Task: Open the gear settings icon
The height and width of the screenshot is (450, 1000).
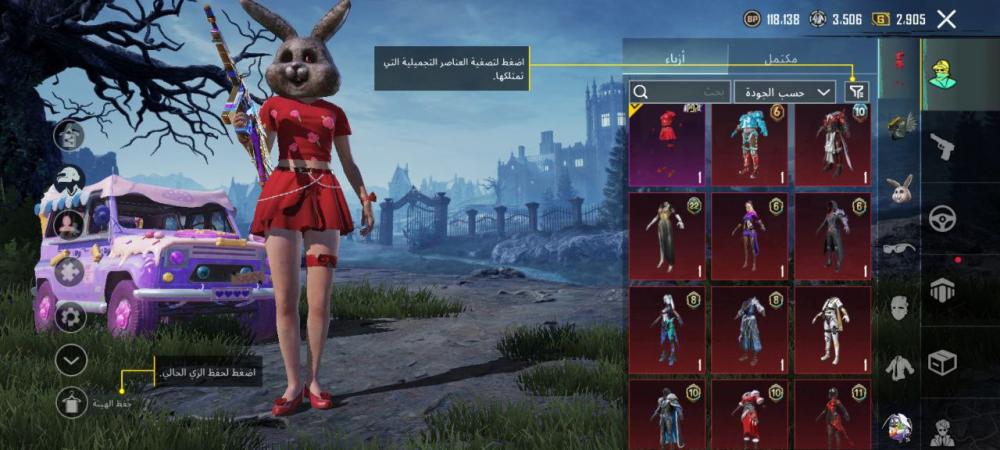Action: [70, 317]
